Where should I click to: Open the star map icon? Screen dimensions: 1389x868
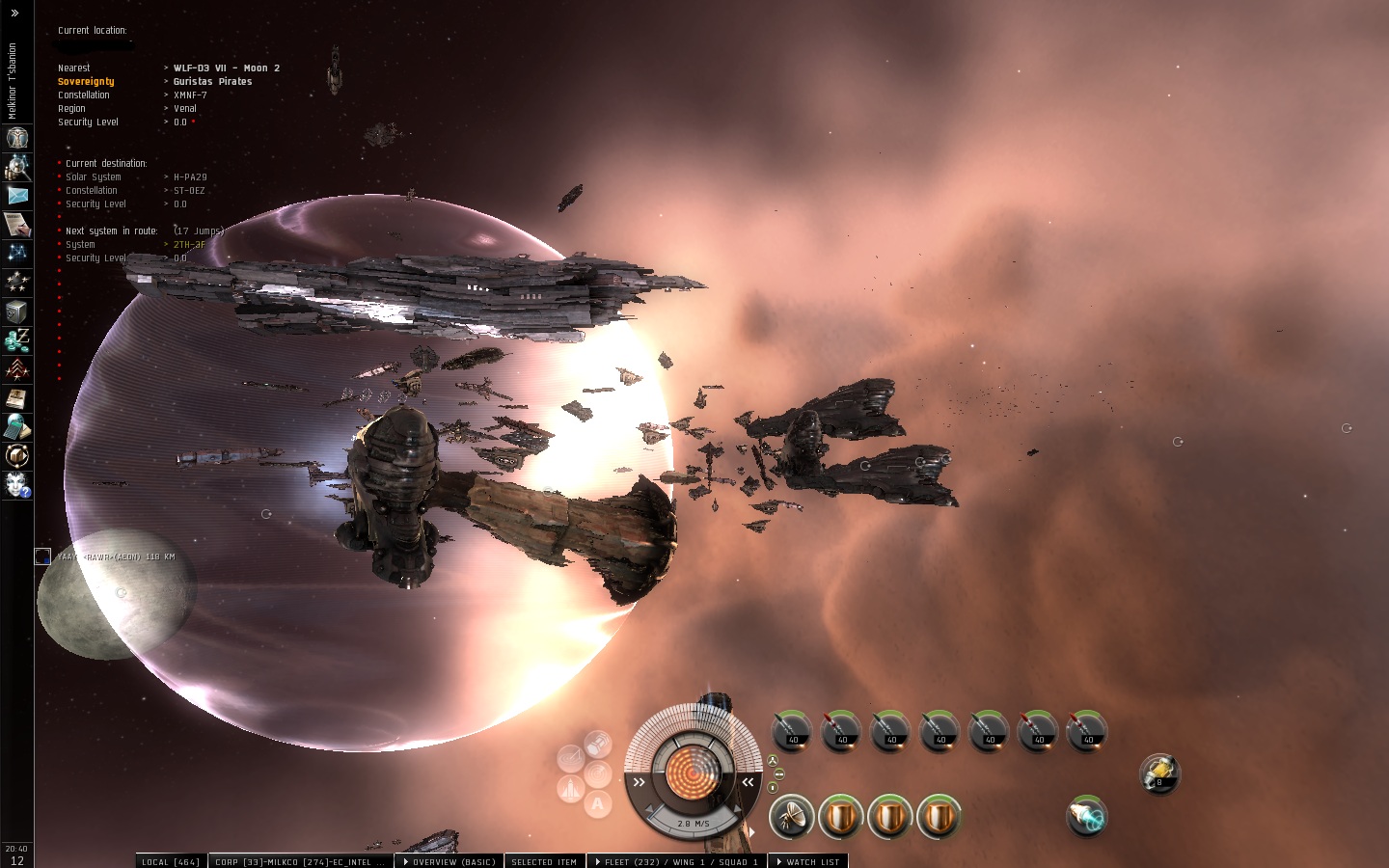coord(16,253)
